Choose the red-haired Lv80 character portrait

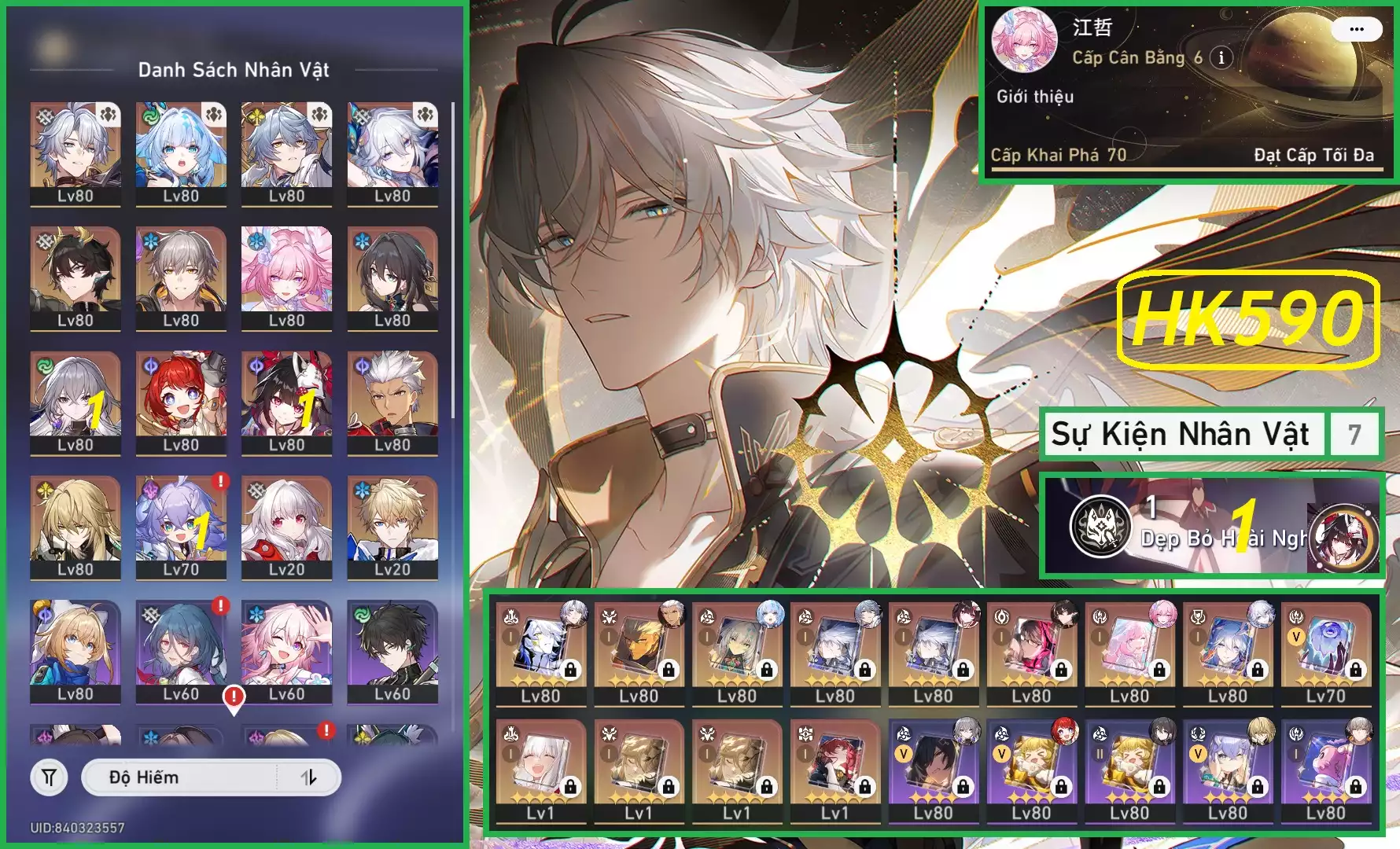coord(181,401)
